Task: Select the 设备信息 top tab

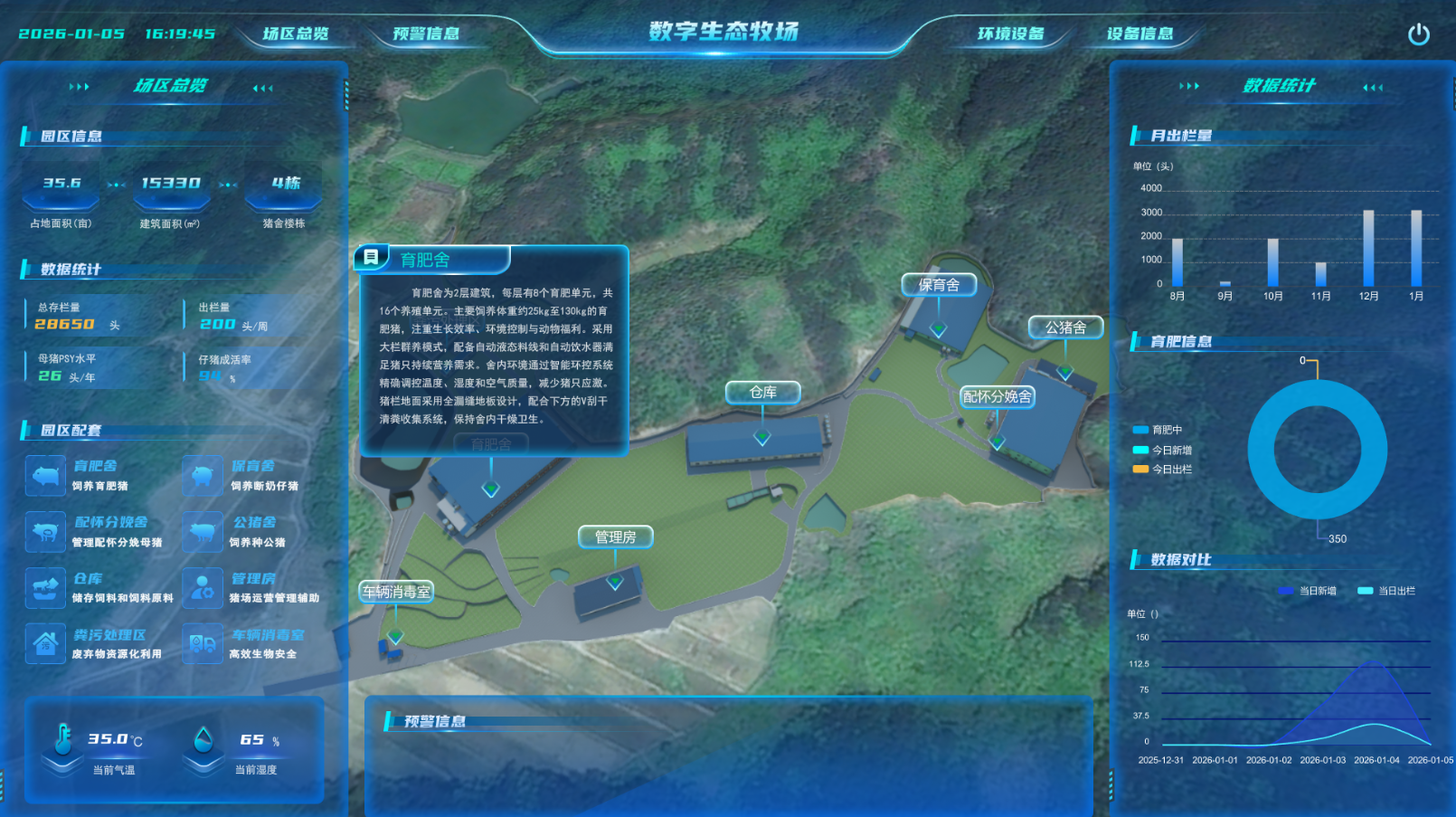Action: click(1139, 34)
